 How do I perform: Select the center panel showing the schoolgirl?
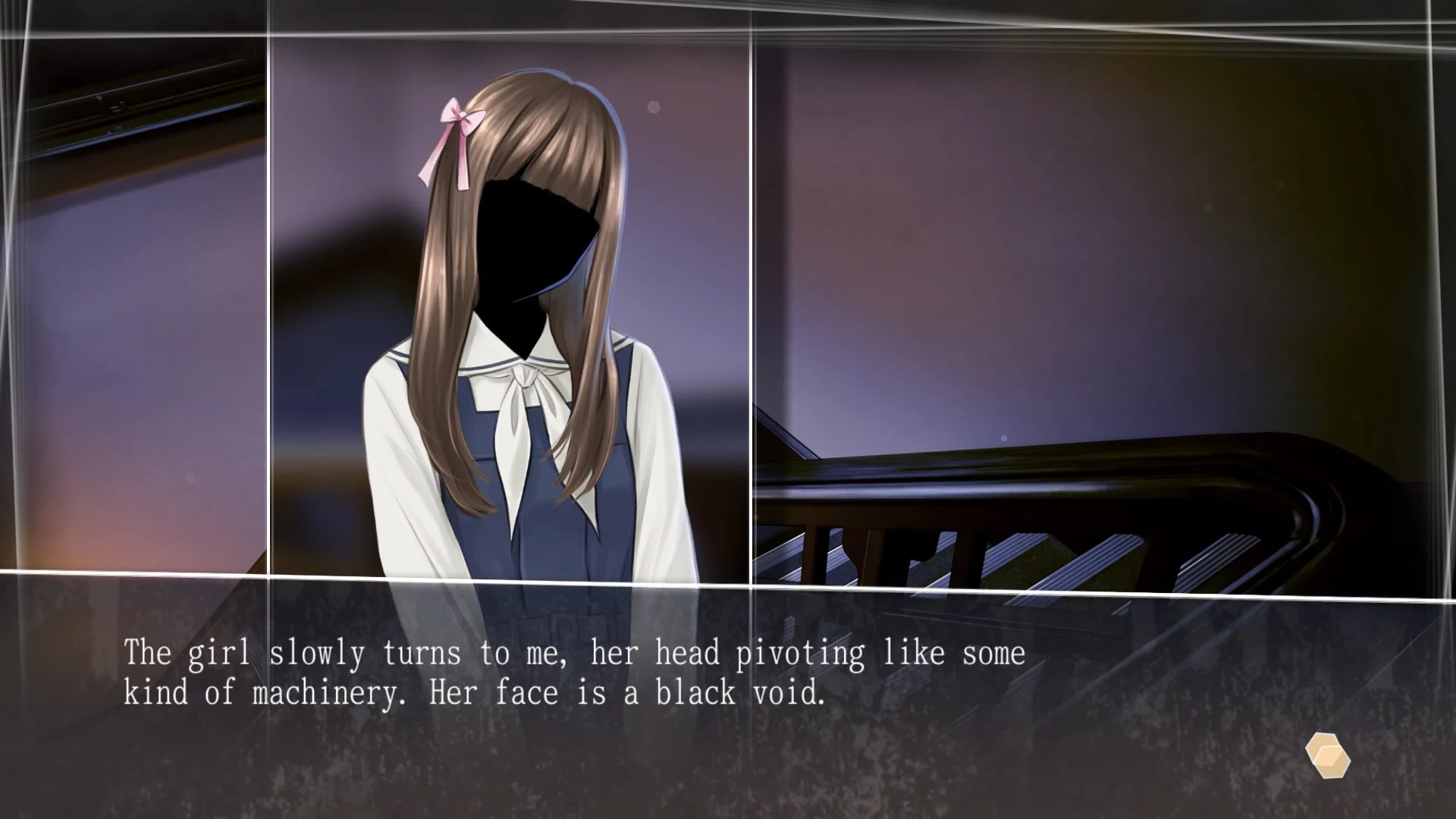point(508,303)
